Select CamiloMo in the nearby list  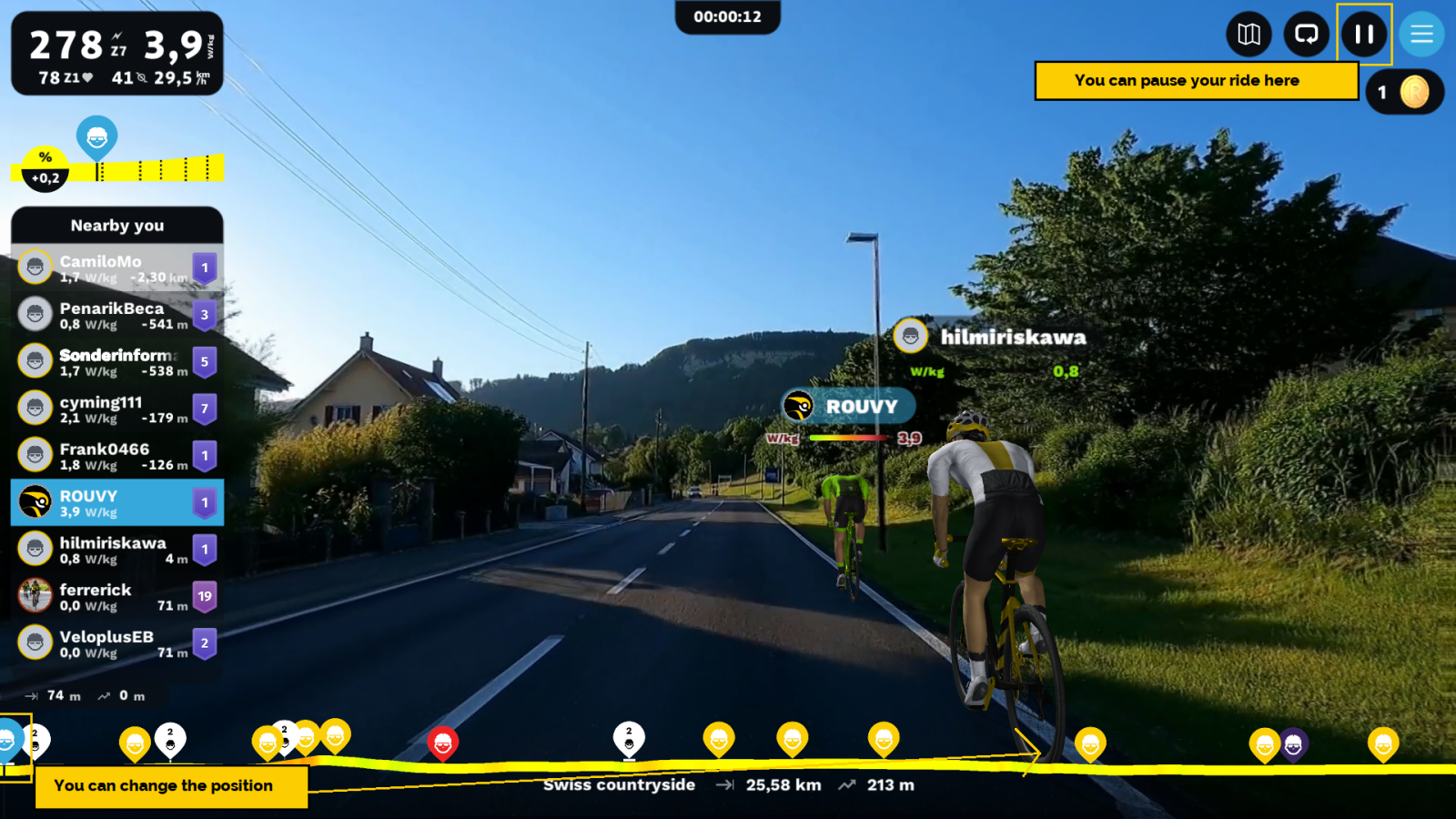click(x=116, y=268)
